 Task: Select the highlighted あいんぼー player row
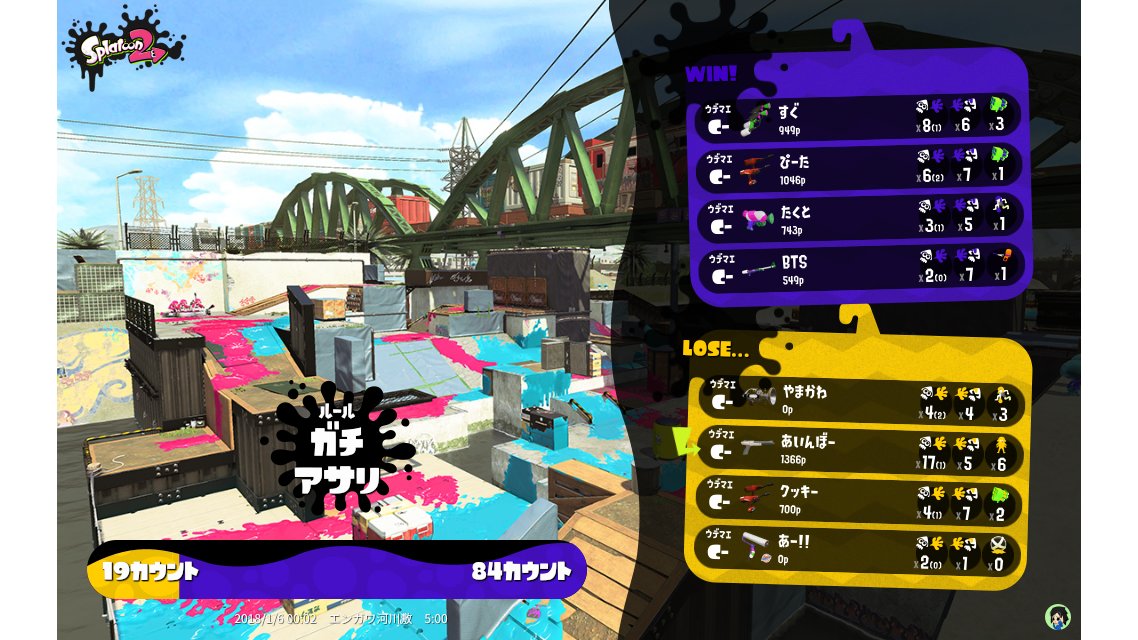860,449
